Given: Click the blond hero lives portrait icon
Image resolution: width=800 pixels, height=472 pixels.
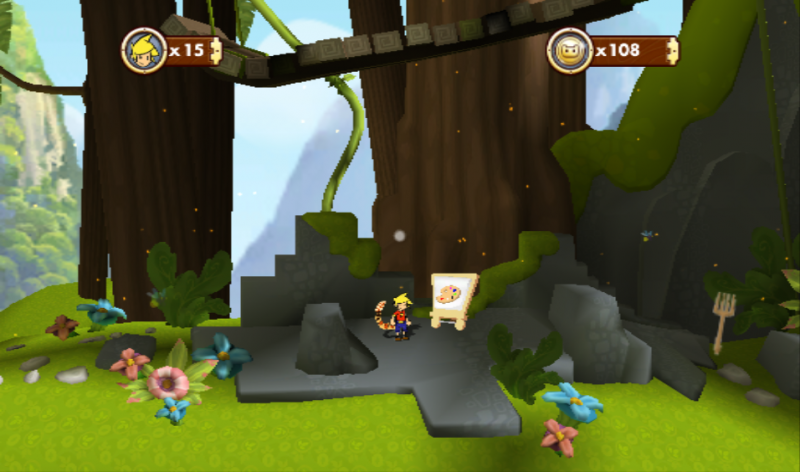Looking at the screenshot, I should tap(143, 50).
